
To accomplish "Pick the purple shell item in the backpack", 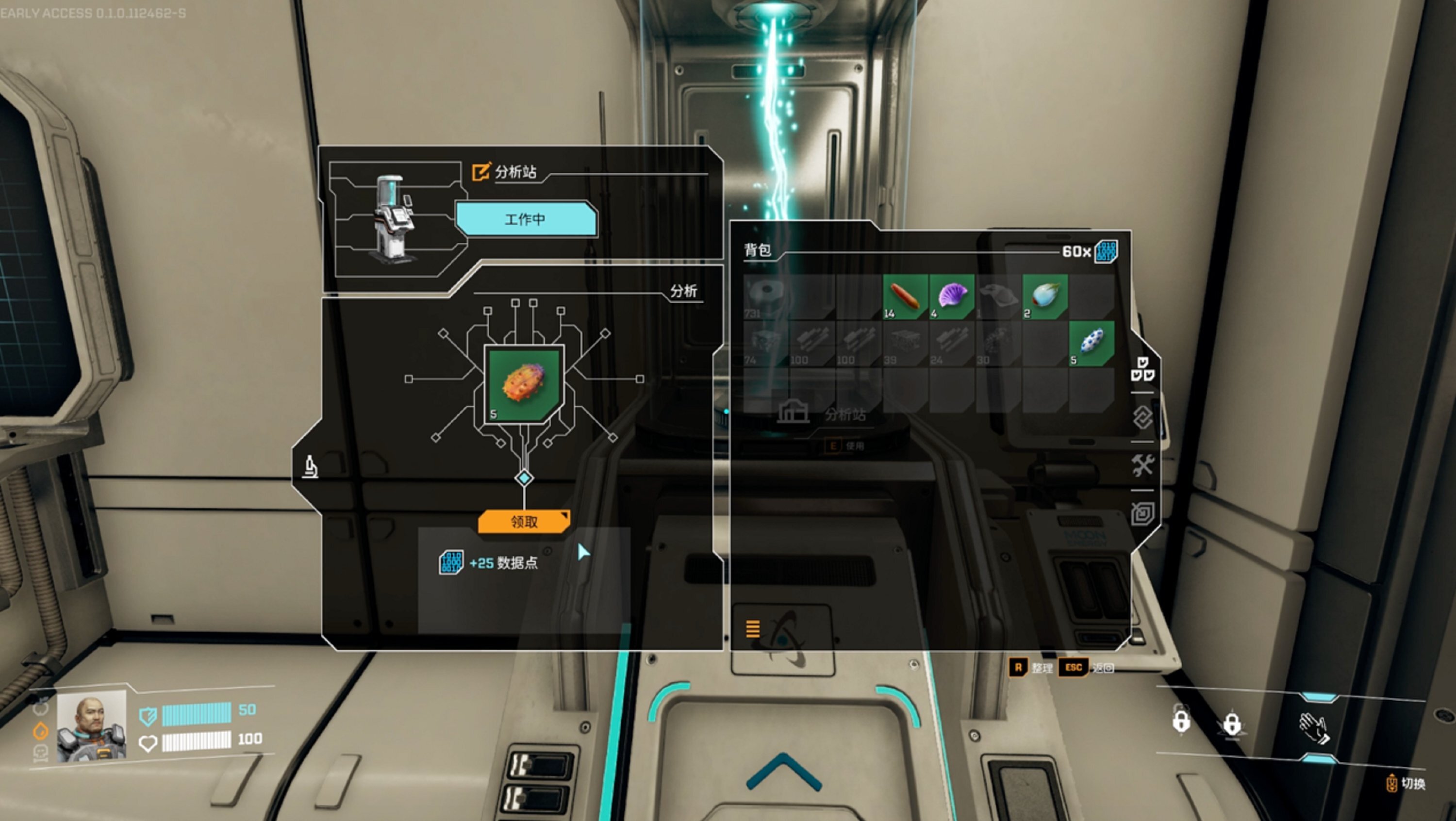I will [x=952, y=296].
